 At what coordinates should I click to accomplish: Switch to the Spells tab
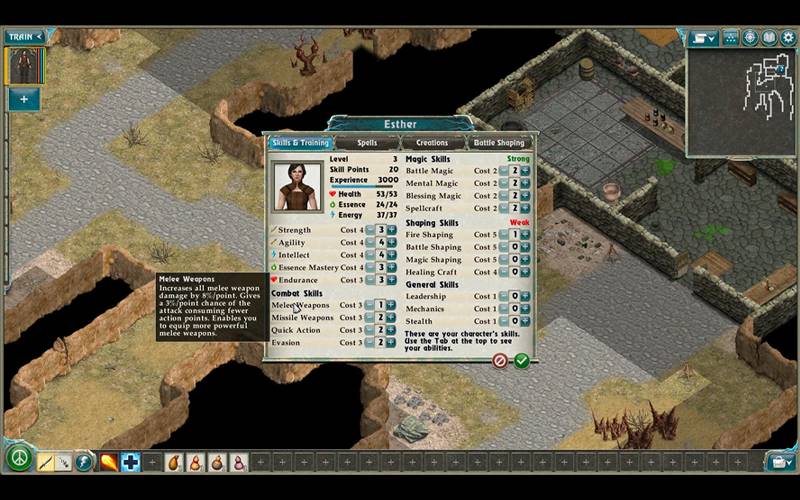(x=367, y=143)
